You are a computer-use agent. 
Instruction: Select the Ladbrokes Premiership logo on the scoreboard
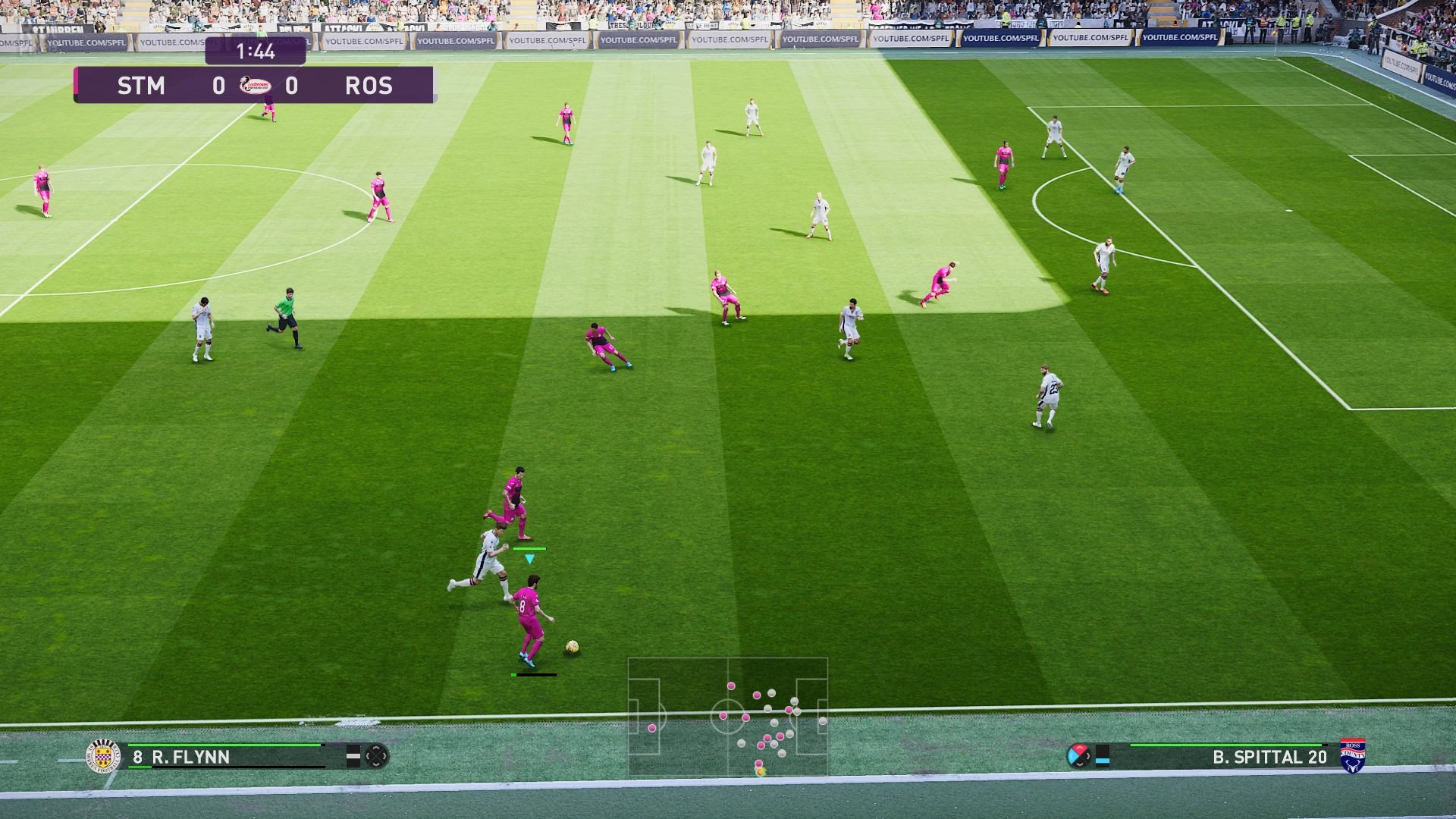point(256,86)
